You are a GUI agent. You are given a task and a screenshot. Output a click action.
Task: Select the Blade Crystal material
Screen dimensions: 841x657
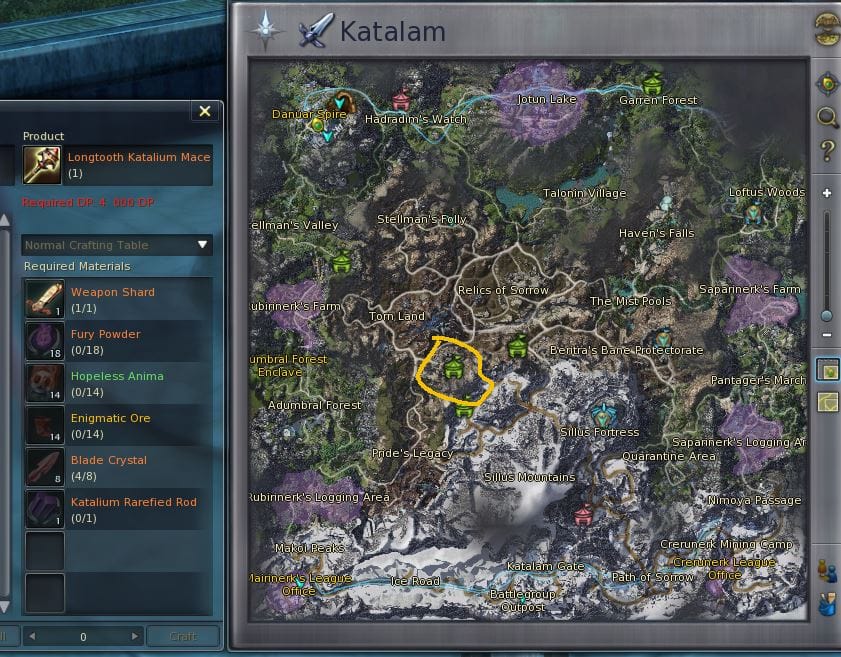click(x=42, y=465)
